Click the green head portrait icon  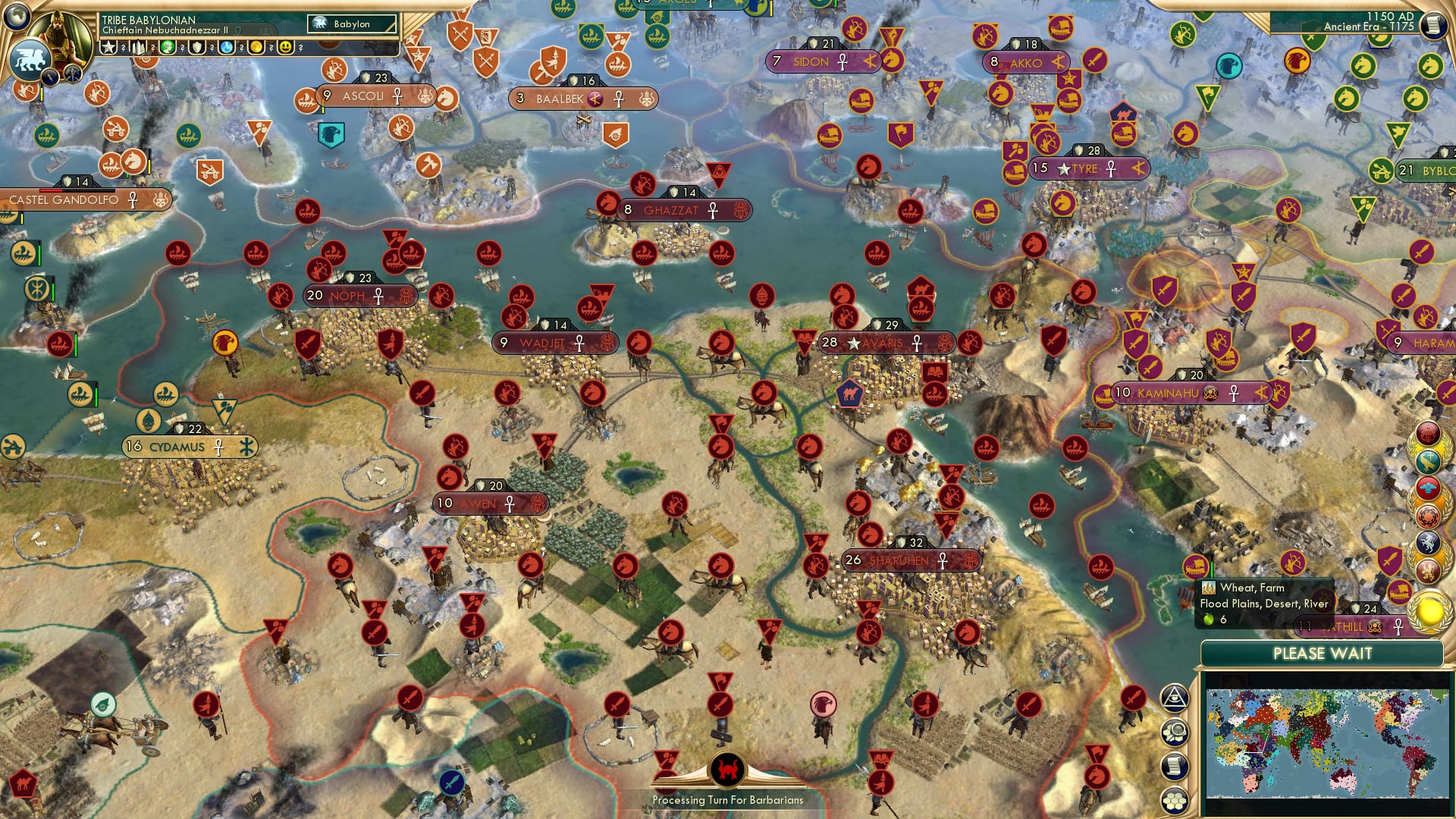(168, 48)
